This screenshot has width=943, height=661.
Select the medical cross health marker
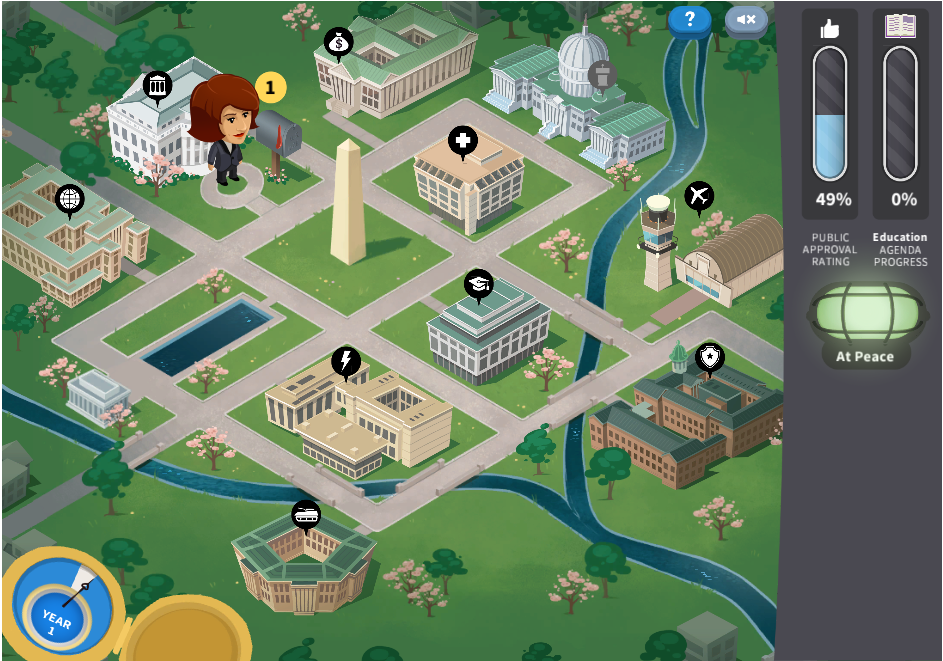pyautogui.click(x=462, y=141)
